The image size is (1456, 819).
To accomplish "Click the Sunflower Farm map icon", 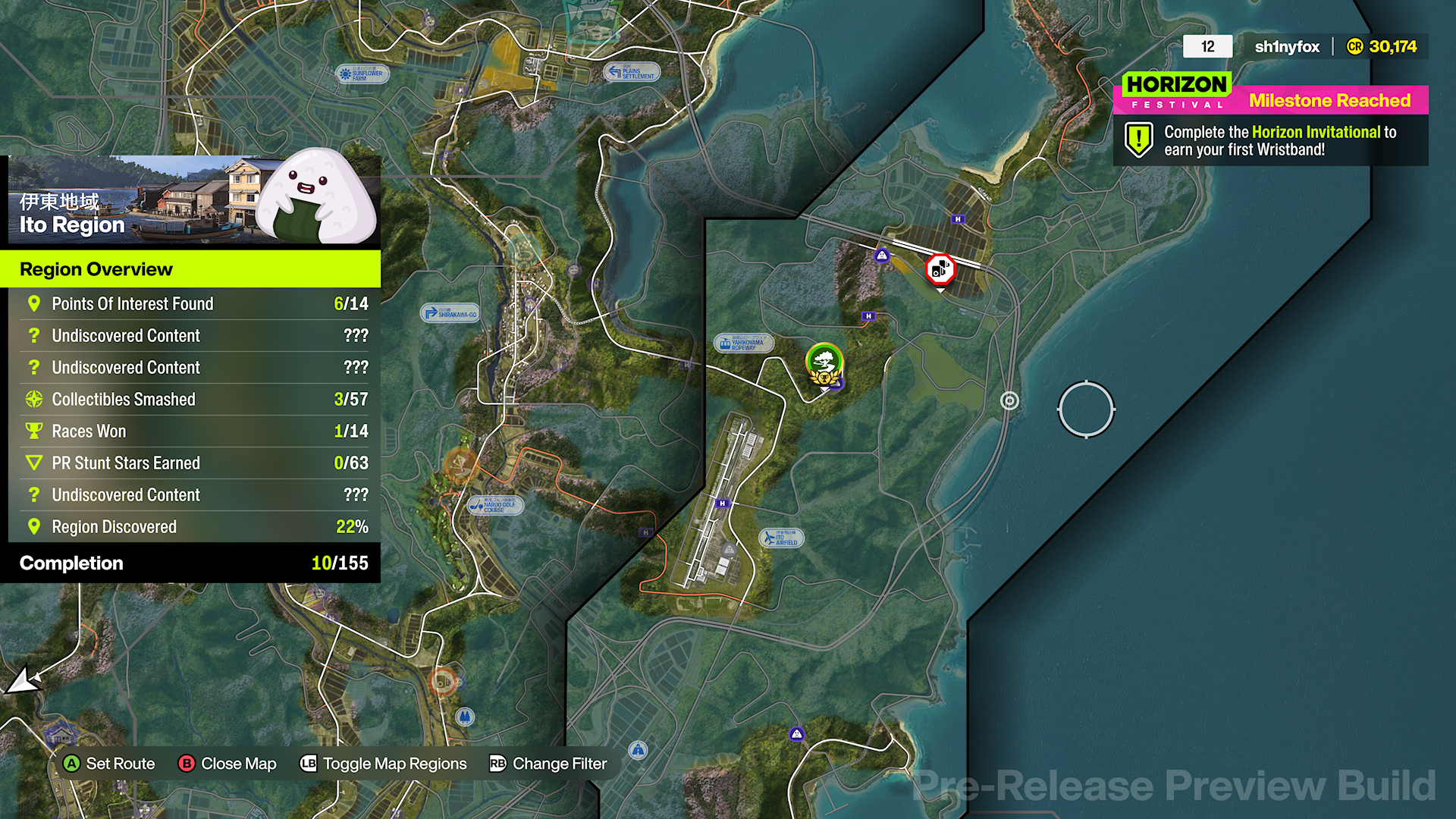I will click(362, 75).
